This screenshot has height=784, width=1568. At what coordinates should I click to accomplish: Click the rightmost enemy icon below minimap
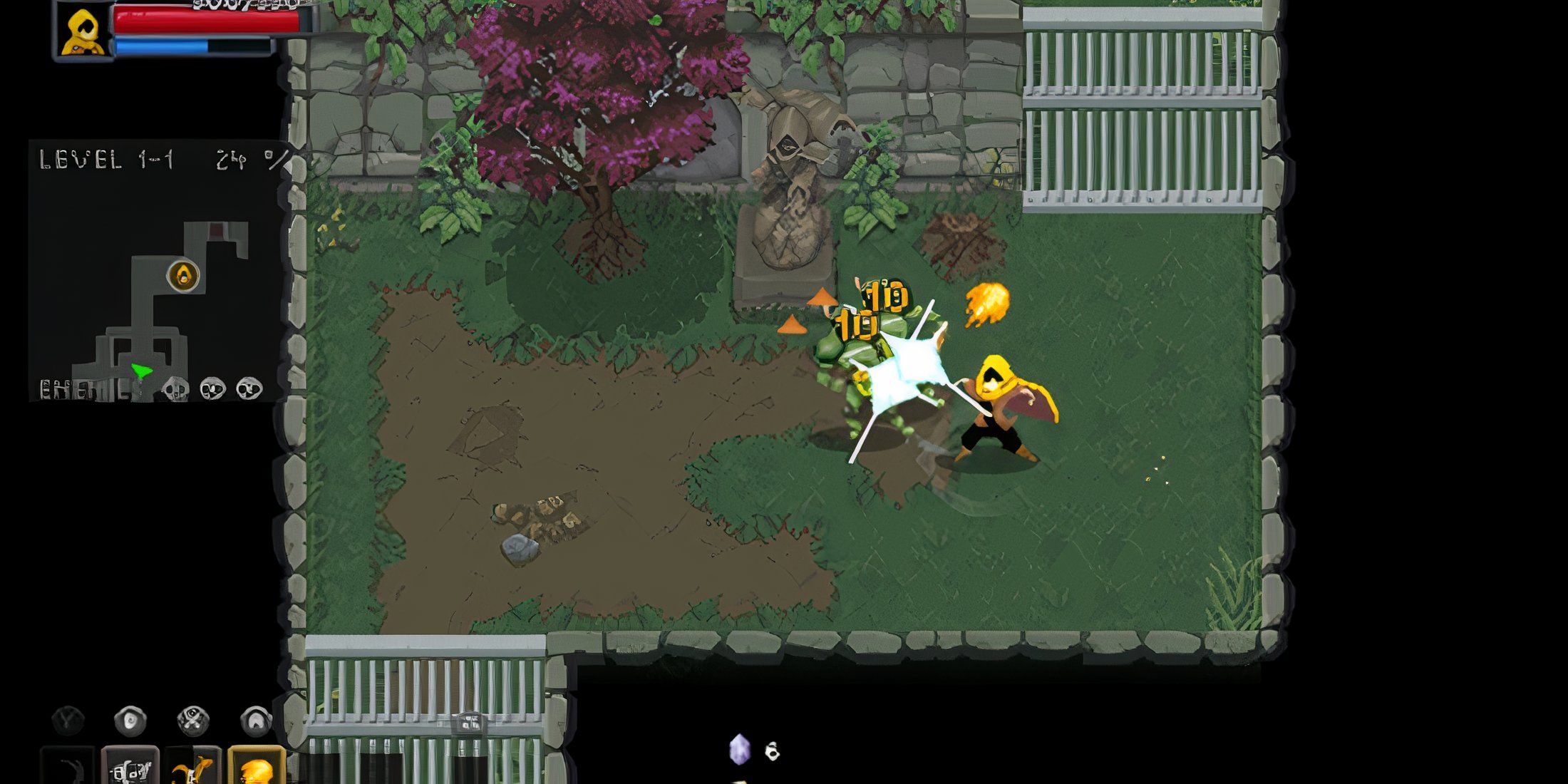(249, 390)
